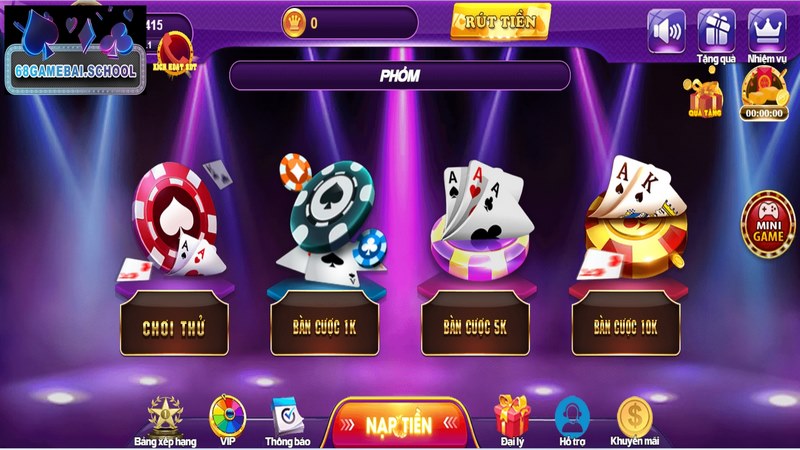This screenshot has width=800, height=450.
Task: Open the Tặng quà gift menu
Action: [x=716, y=30]
